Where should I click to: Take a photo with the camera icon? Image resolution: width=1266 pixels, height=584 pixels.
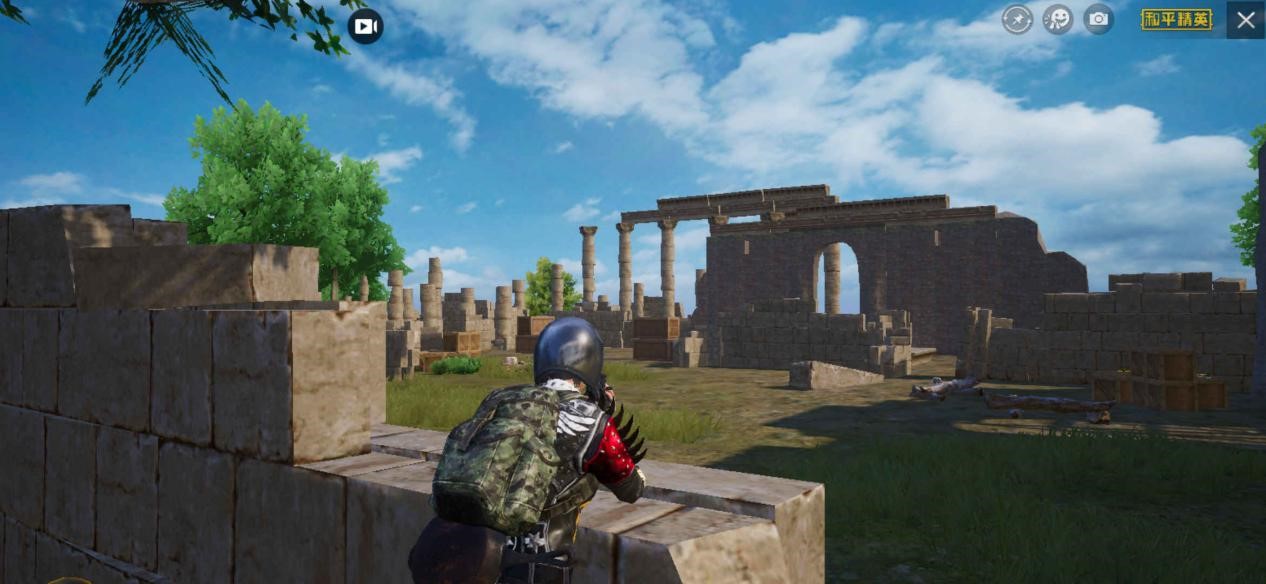coord(1098,19)
